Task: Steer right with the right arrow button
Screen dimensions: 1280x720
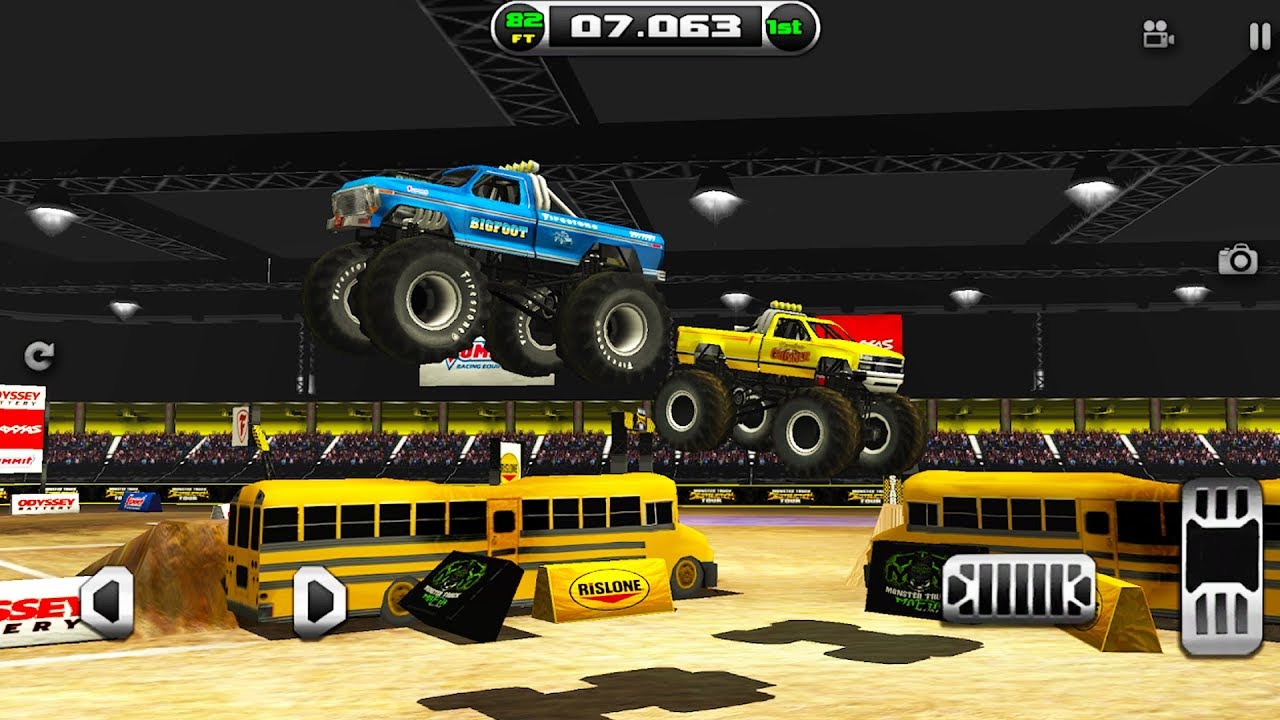Action: point(319,602)
